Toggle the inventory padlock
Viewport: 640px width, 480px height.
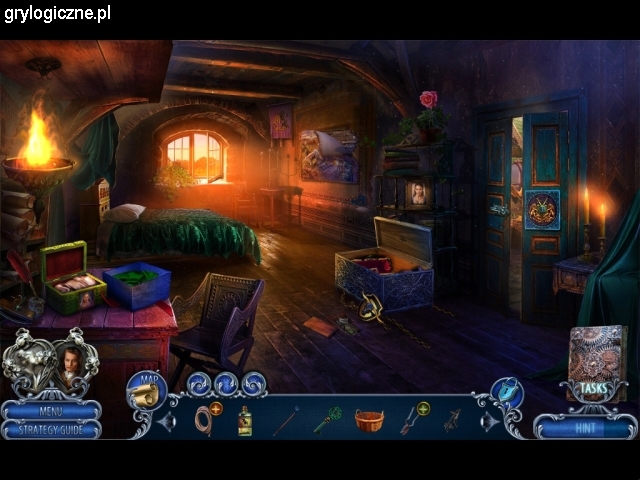coord(508,391)
